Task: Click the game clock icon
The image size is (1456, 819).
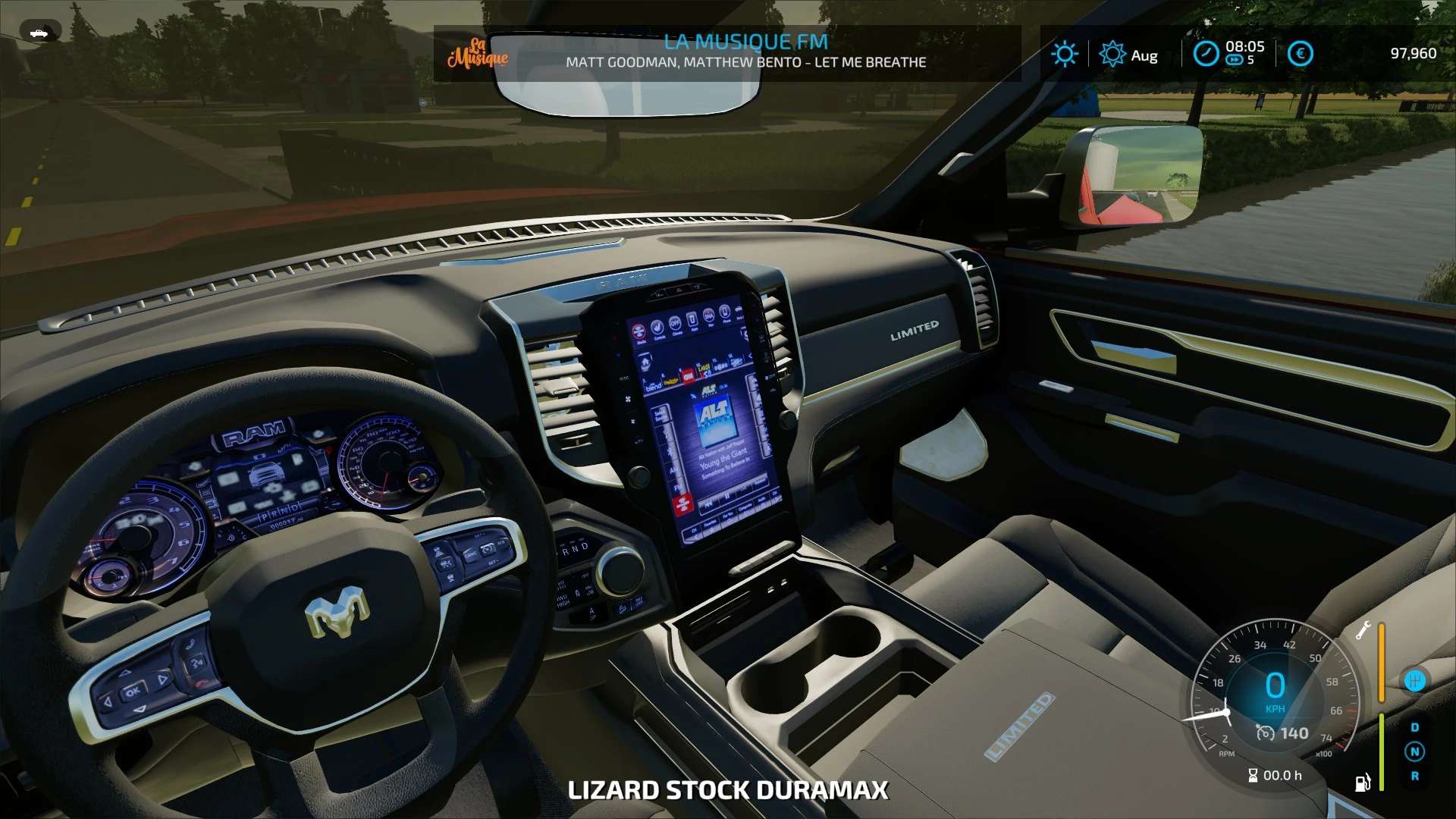Action: [1206, 54]
